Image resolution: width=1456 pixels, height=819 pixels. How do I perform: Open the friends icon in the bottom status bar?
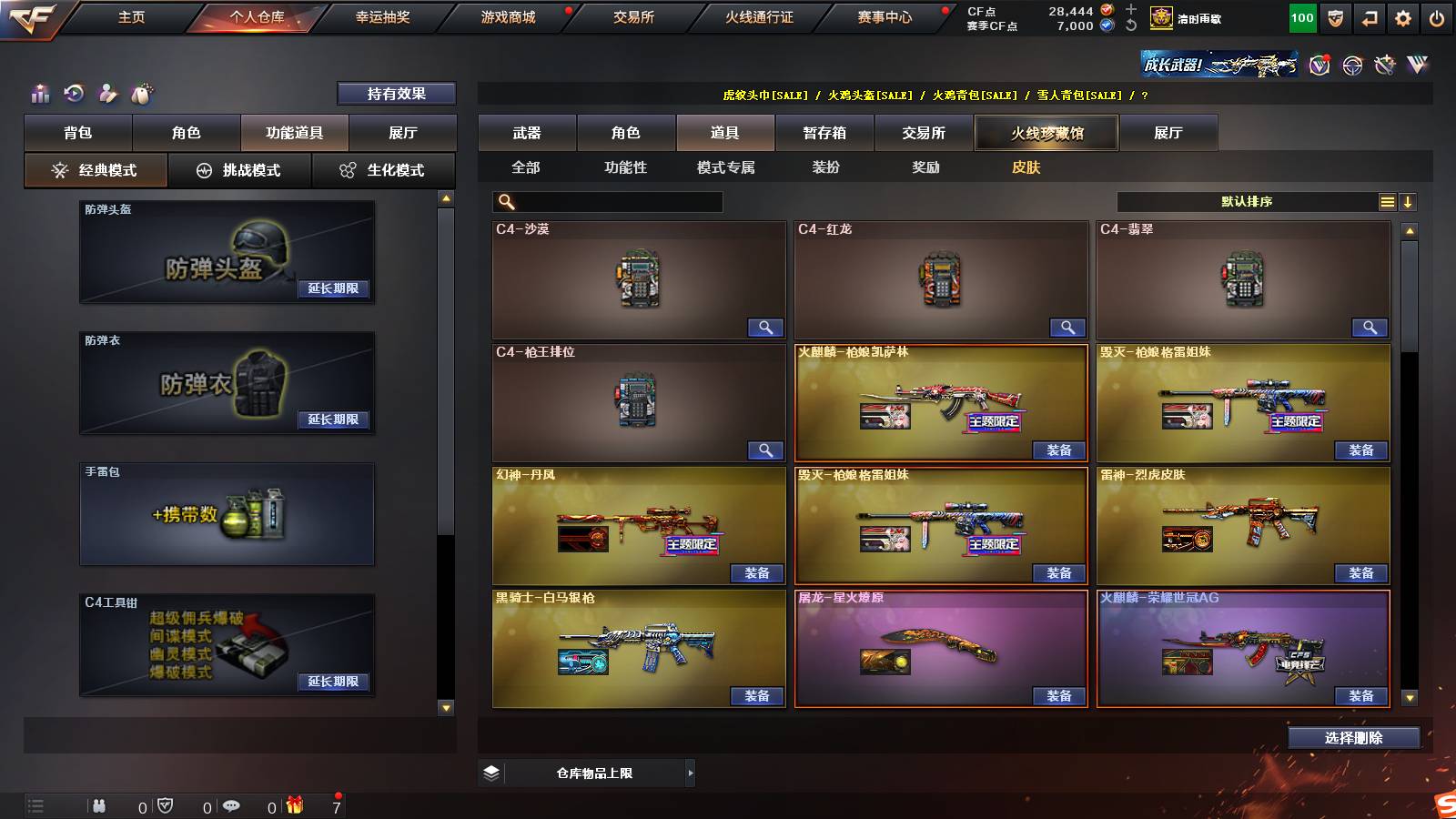[x=100, y=805]
